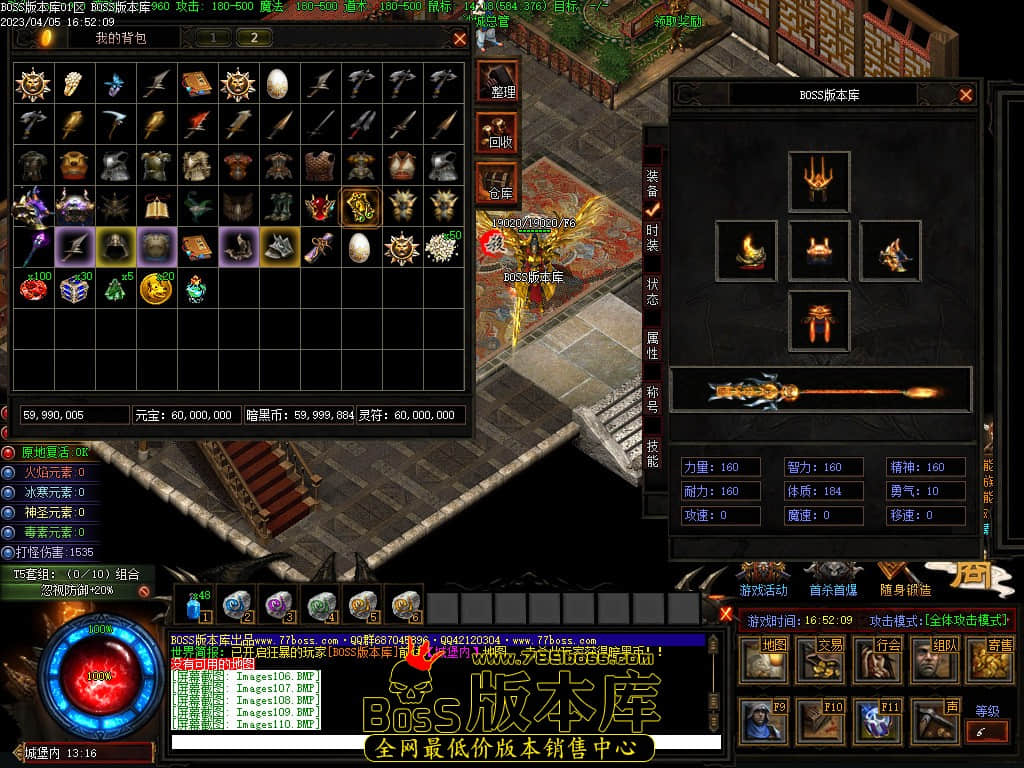Viewport: 1024px width, 768px height.
Task: Switch to the 技能 skills tab
Action: [x=652, y=453]
